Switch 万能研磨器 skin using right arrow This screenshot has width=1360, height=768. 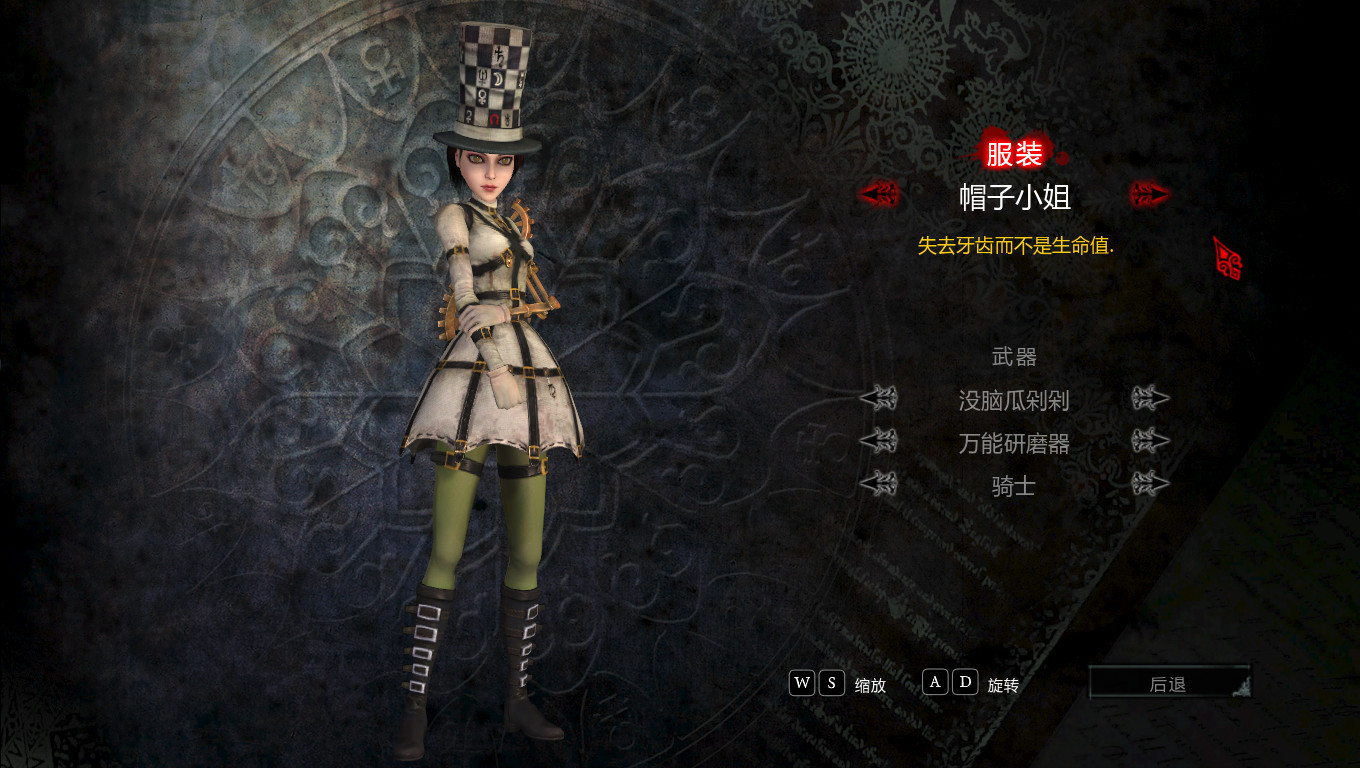click(x=1150, y=441)
